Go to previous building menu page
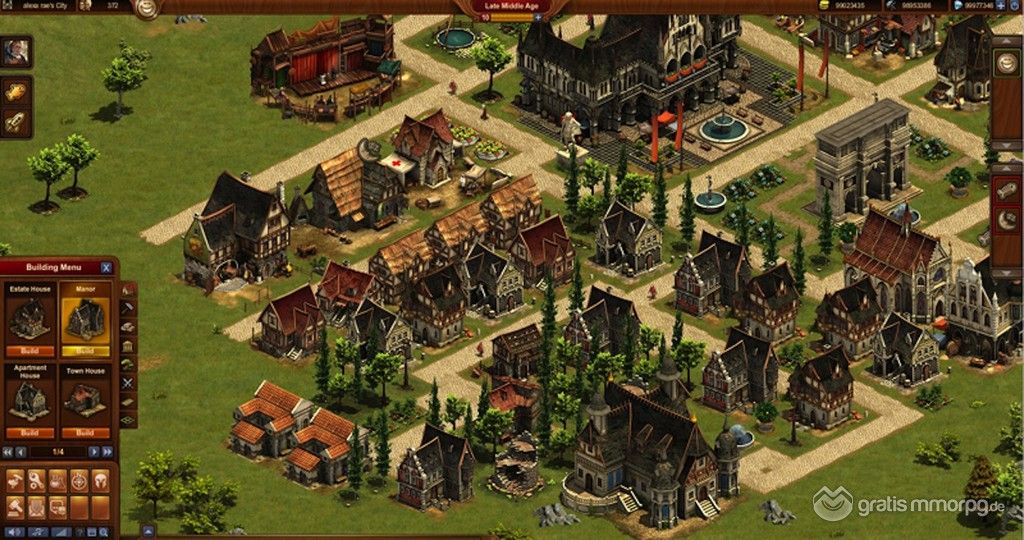 [x=21, y=452]
